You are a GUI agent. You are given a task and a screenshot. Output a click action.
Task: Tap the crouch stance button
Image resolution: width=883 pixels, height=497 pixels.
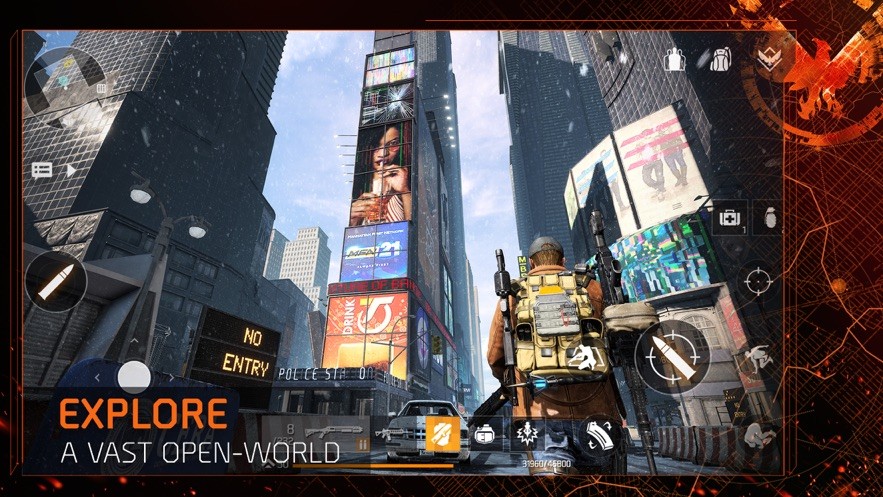pos(758,432)
